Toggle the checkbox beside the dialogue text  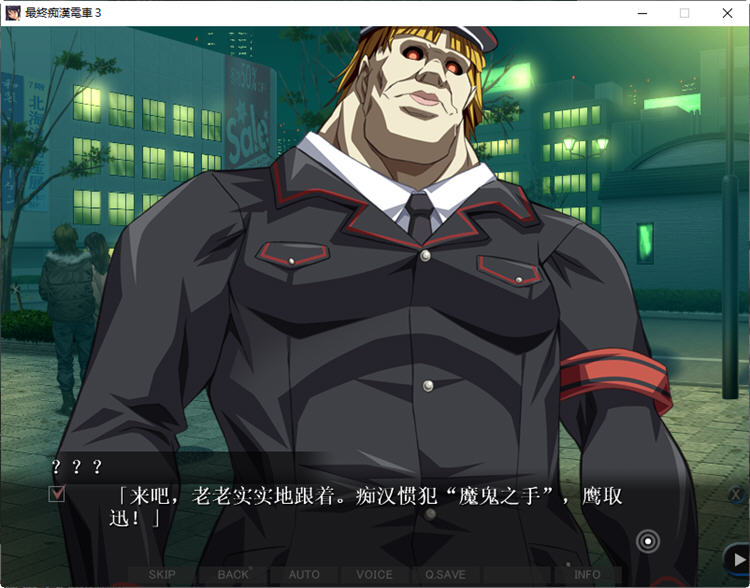[x=56, y=493]
